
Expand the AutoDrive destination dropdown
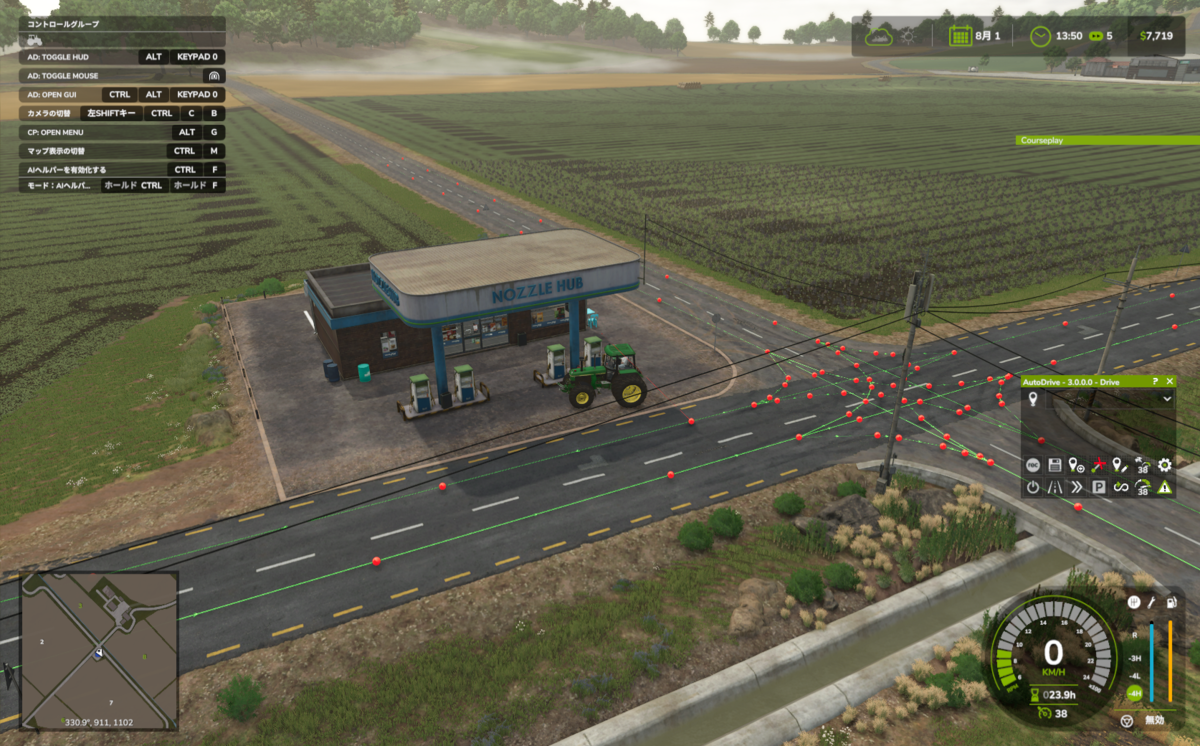pos(1166,398)
